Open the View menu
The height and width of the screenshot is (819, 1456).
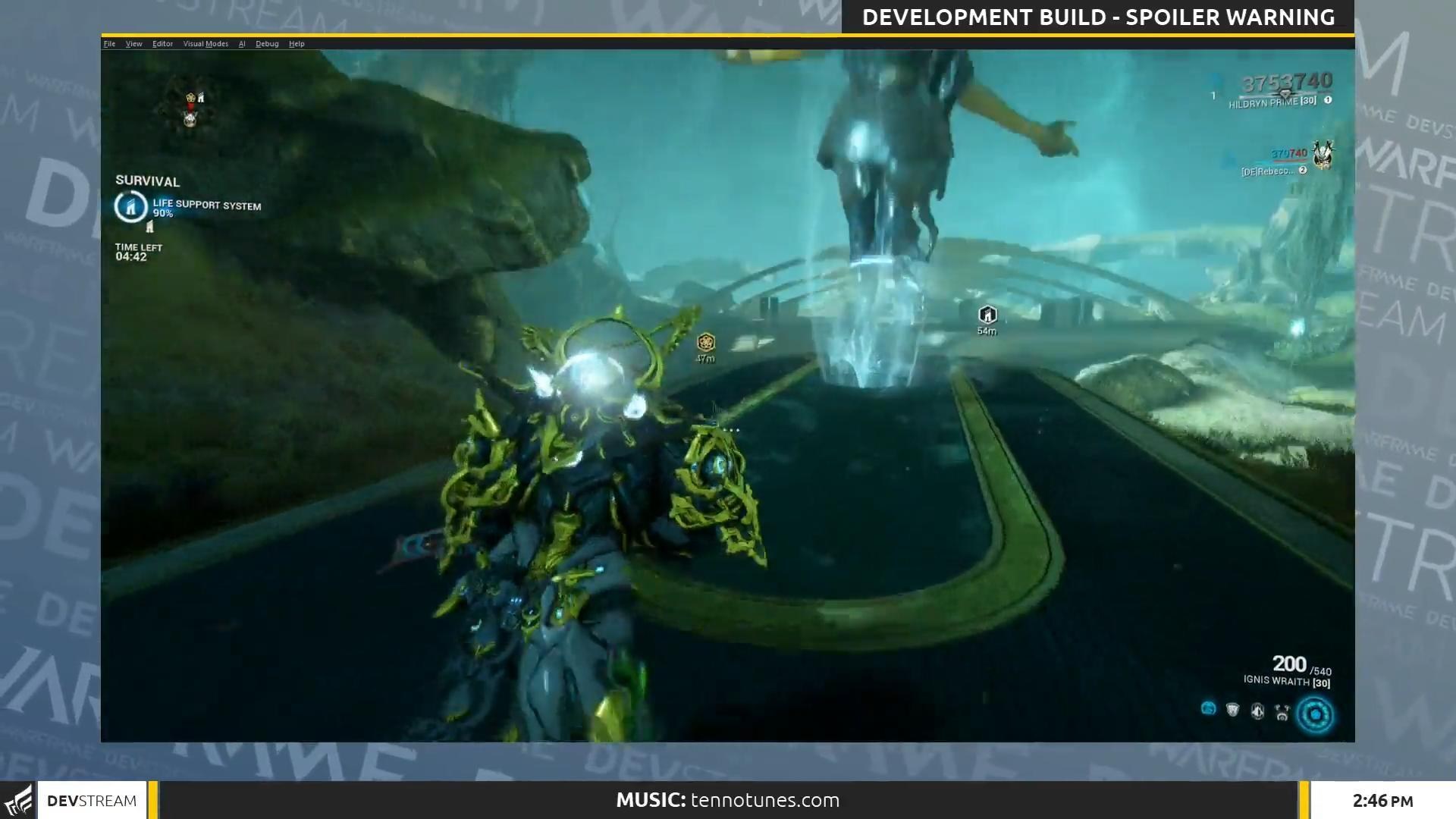133,44
